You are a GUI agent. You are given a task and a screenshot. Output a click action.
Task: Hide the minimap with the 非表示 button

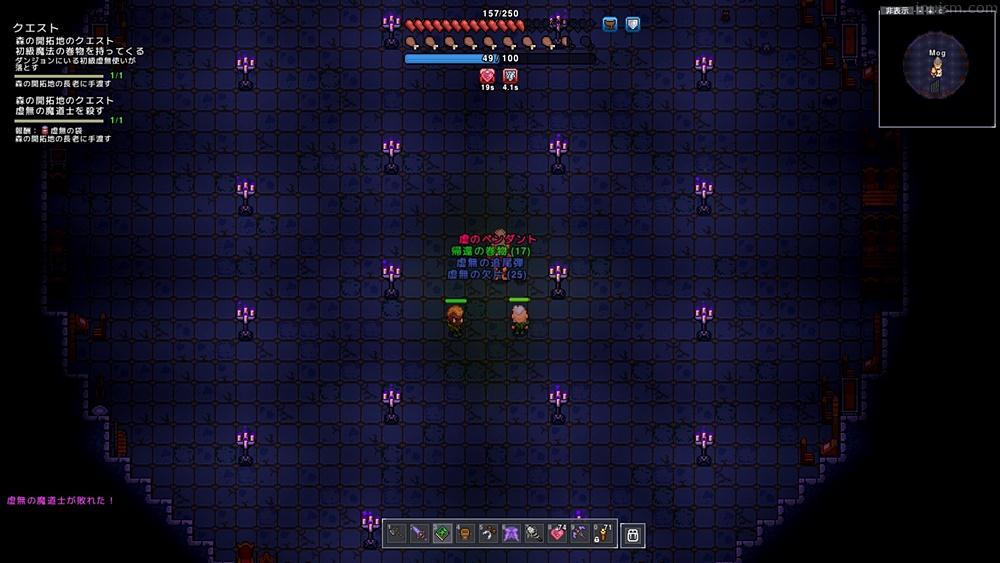[896, 11]
